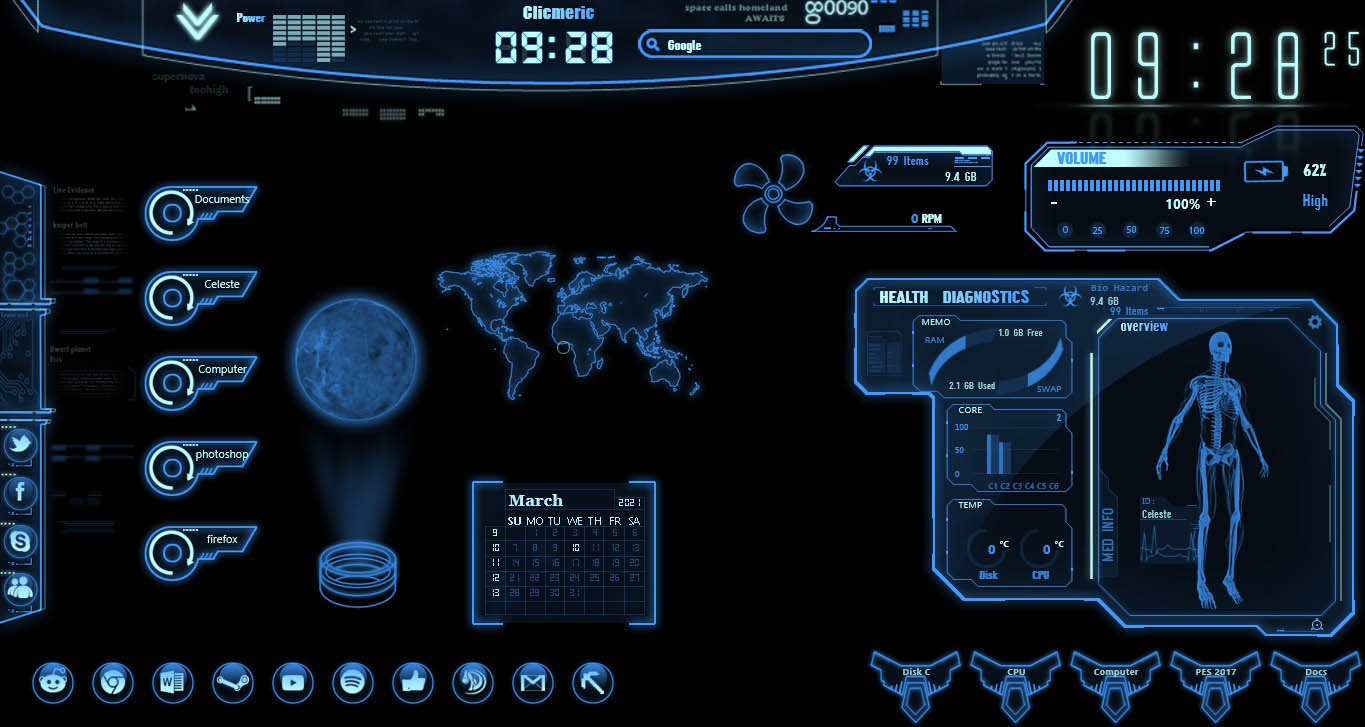Choose the Docs badge
The image size is (1365, 727).
pyautogui.click(x=1316, y=681)
